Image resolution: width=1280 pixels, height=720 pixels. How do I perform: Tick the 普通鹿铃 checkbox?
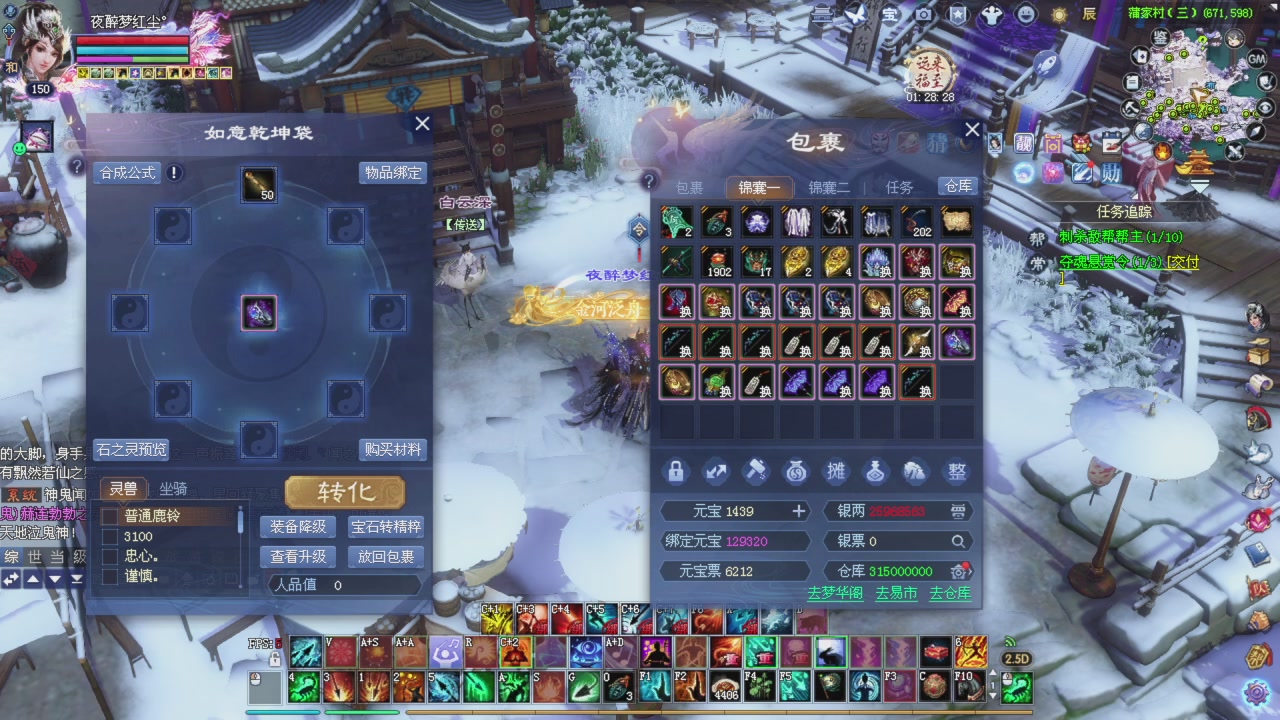pyautogui.click(x=110, y=517)
